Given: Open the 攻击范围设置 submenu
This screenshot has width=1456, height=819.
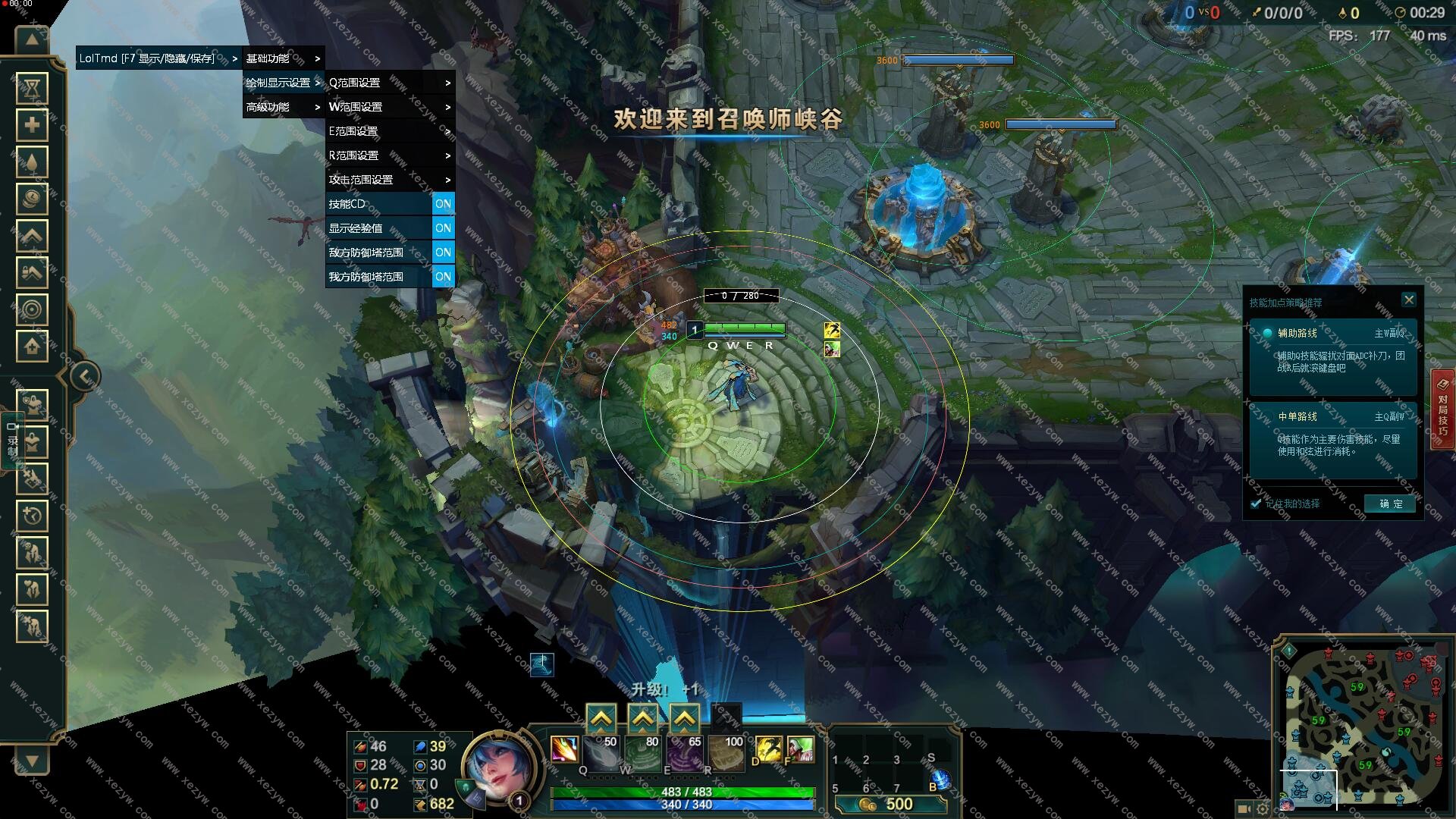Looking at the screenshot, I should click(x=389, y=180).
